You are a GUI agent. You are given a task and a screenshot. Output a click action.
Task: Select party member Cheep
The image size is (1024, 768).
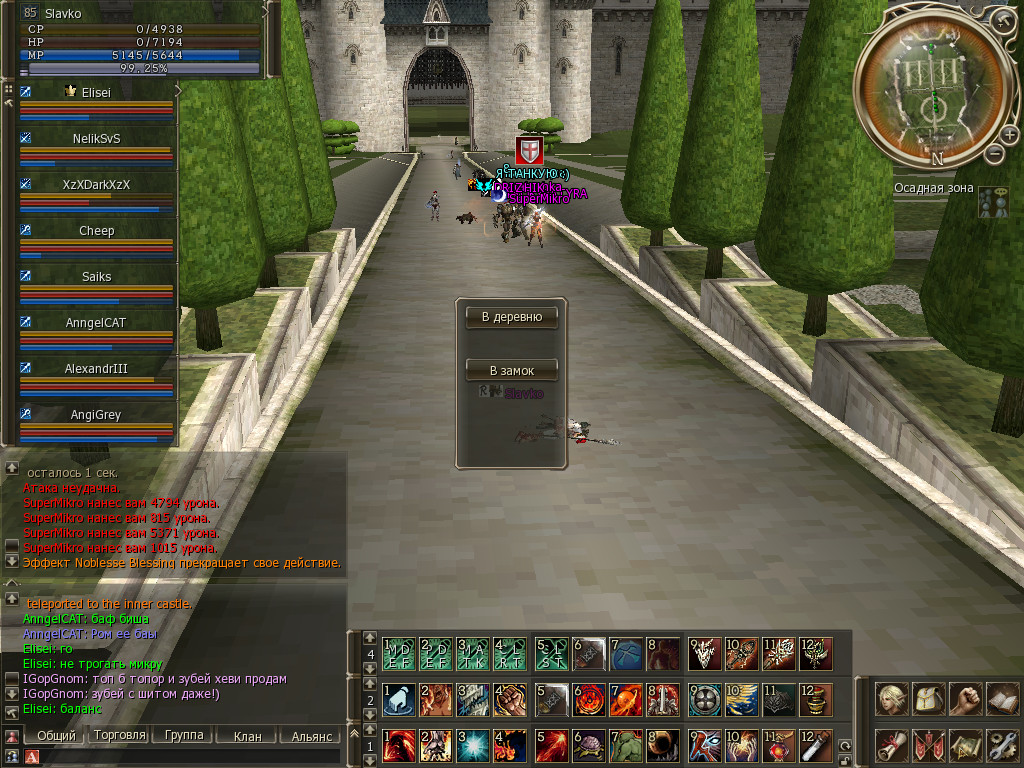pyautogui.click(x=97, y=231)
